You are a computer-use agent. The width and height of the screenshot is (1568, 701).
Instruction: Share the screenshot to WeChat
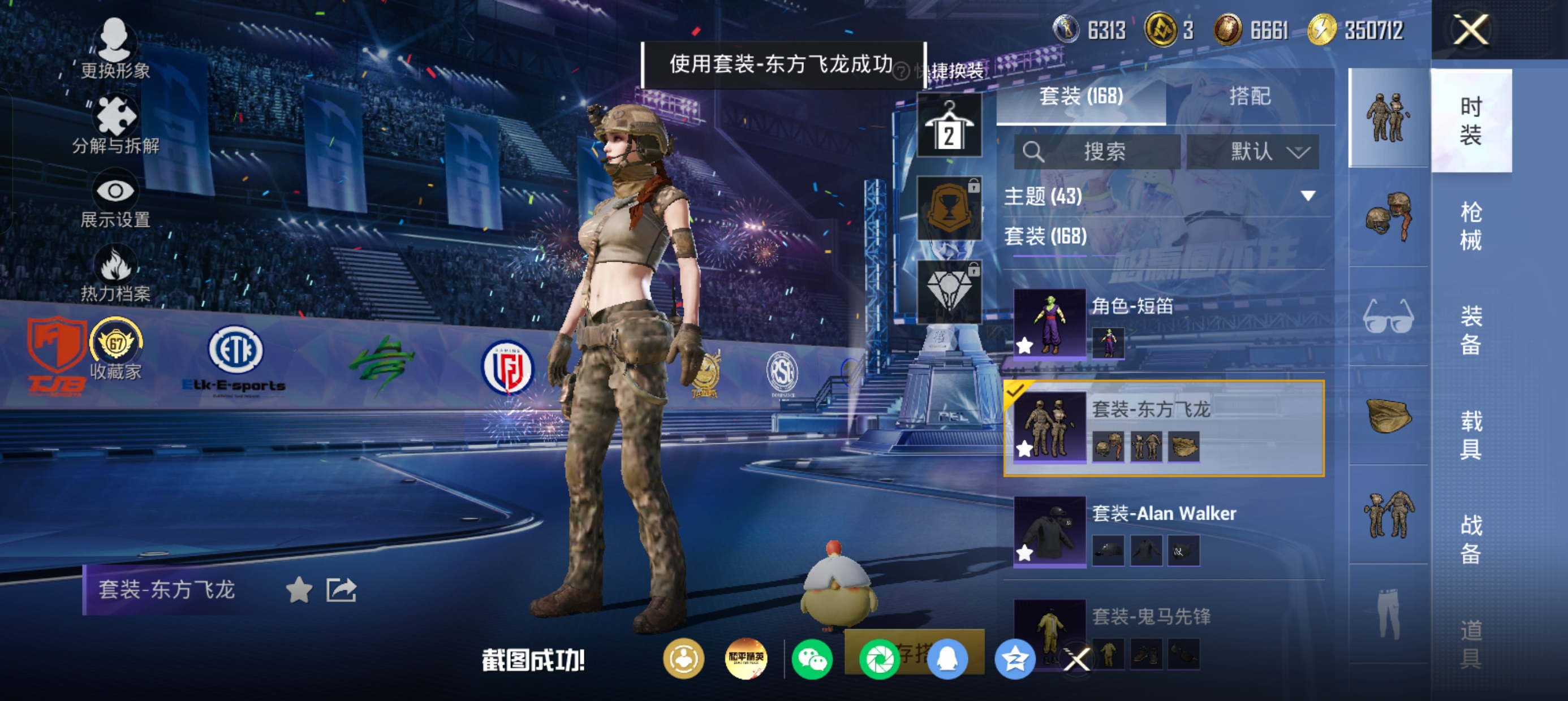click(x=813, y=660)
